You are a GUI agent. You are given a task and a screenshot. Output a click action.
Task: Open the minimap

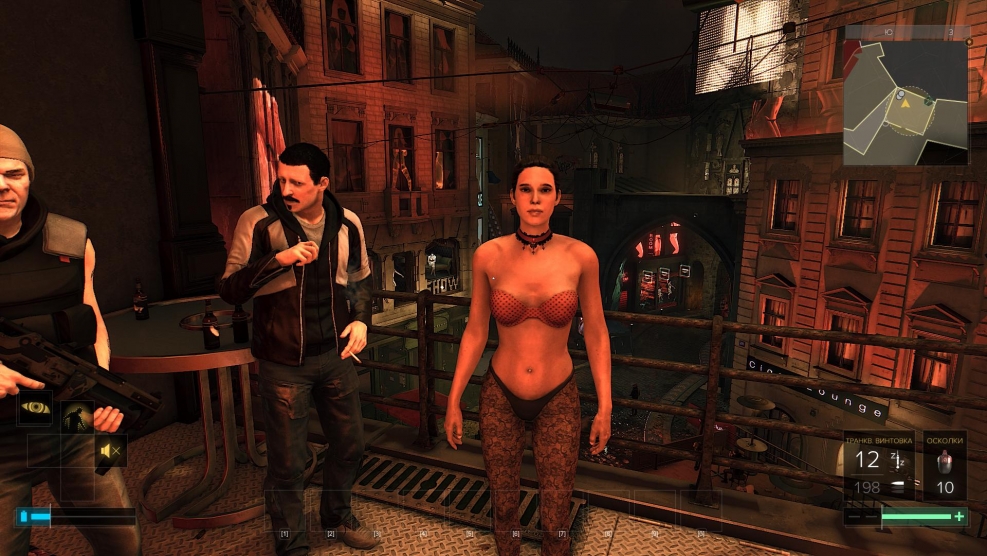coord(906,96)
